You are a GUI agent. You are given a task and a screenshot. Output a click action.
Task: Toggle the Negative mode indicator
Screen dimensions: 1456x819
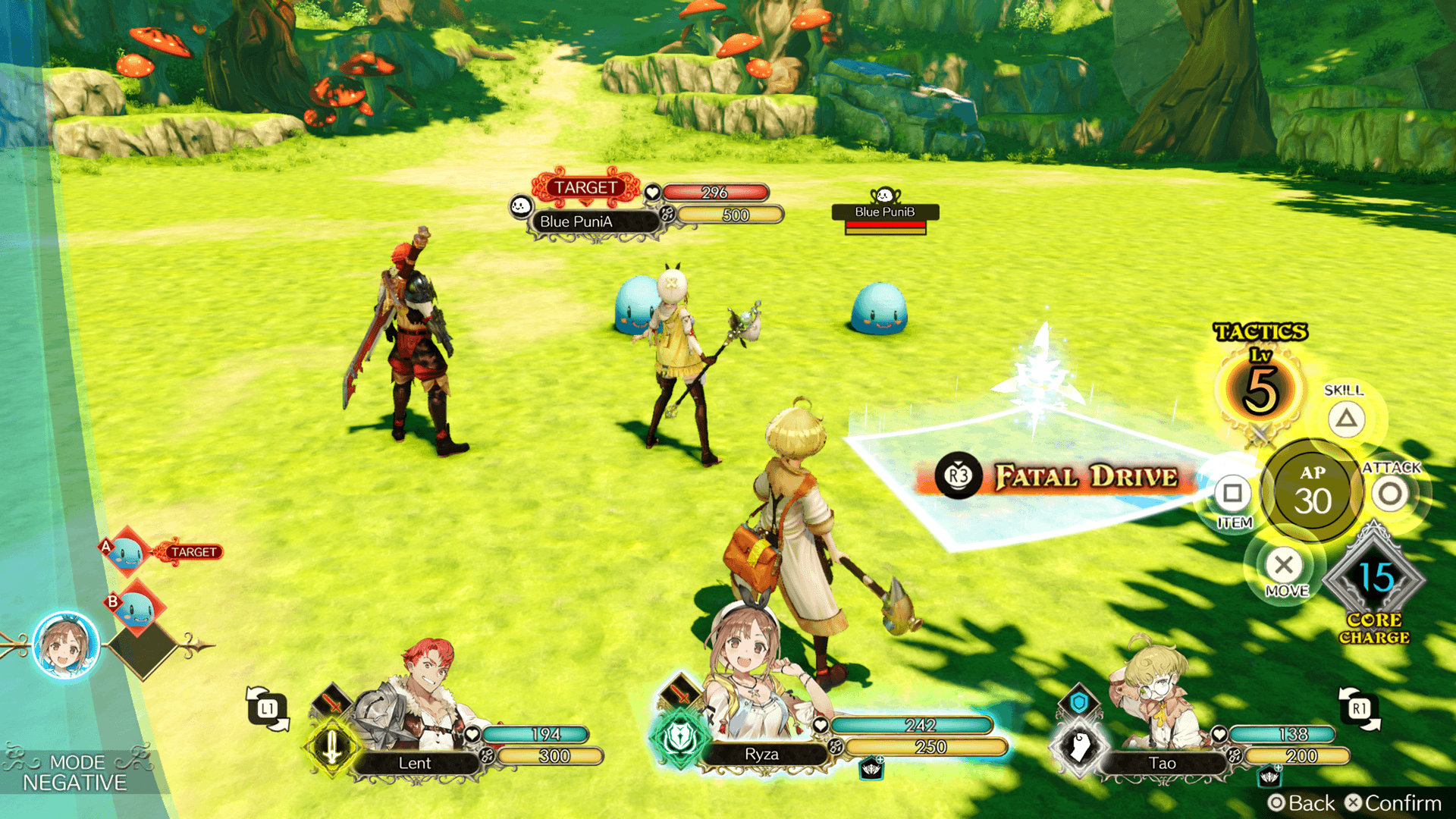pyautogui.click(x=74, y=773)
